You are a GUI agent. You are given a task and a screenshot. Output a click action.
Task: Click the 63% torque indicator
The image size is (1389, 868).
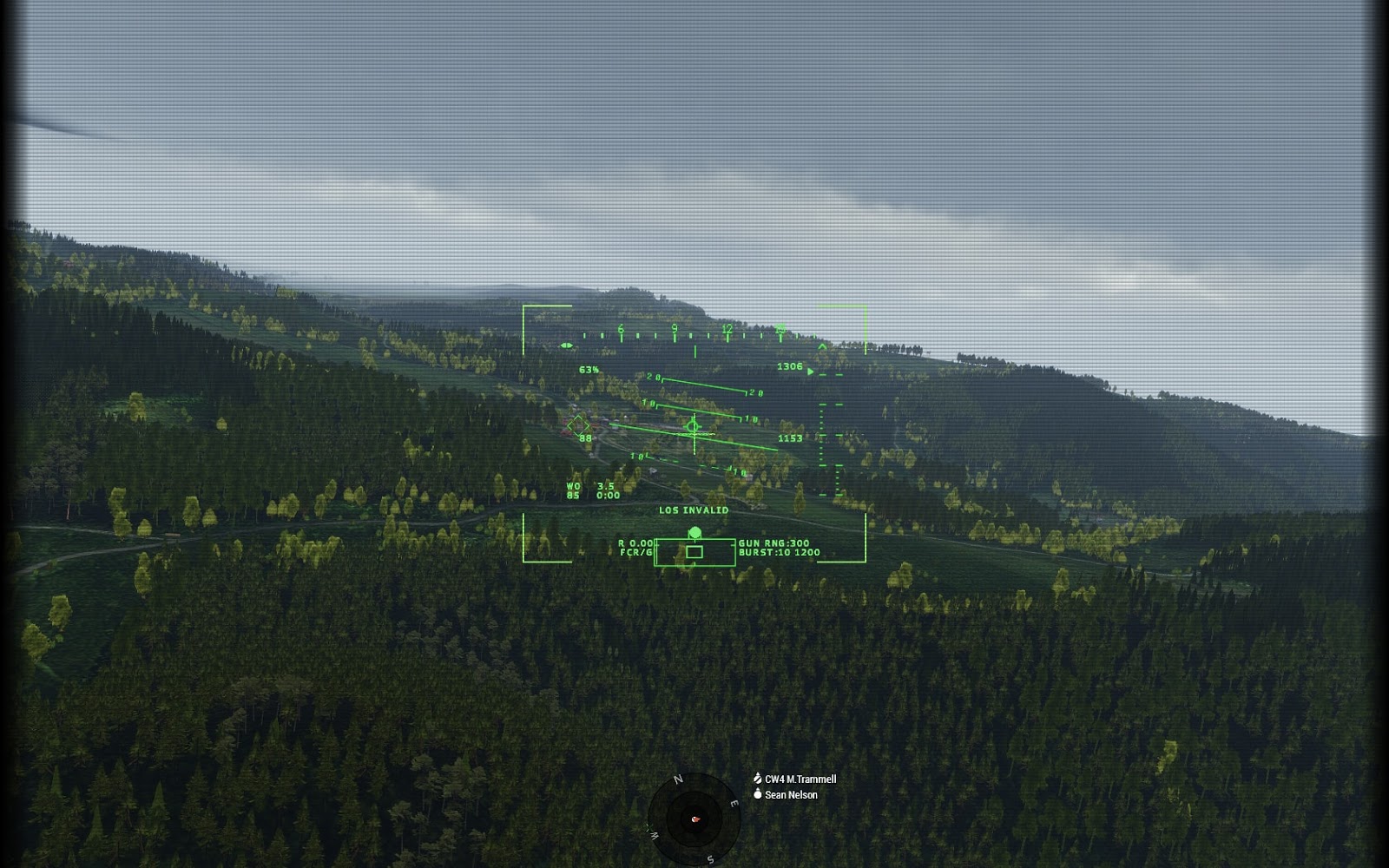[x=589, y=369]
